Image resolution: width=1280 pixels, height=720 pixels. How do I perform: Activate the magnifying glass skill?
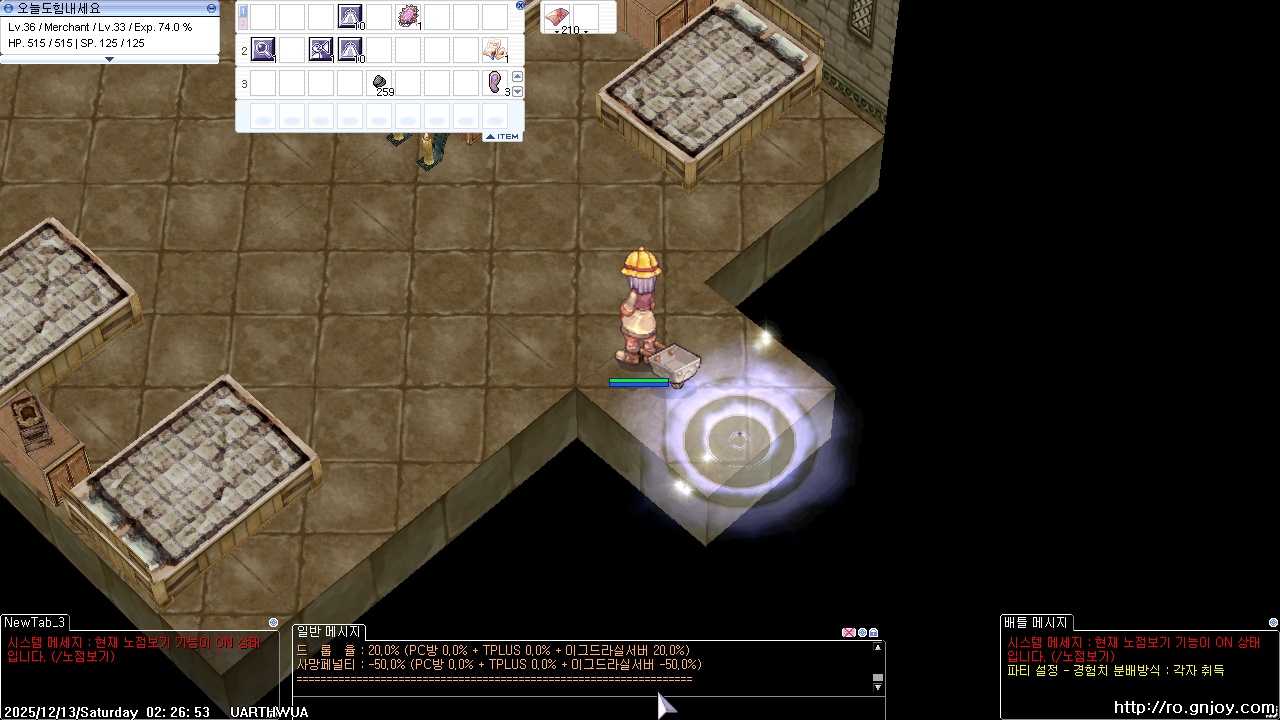(263, 48)
